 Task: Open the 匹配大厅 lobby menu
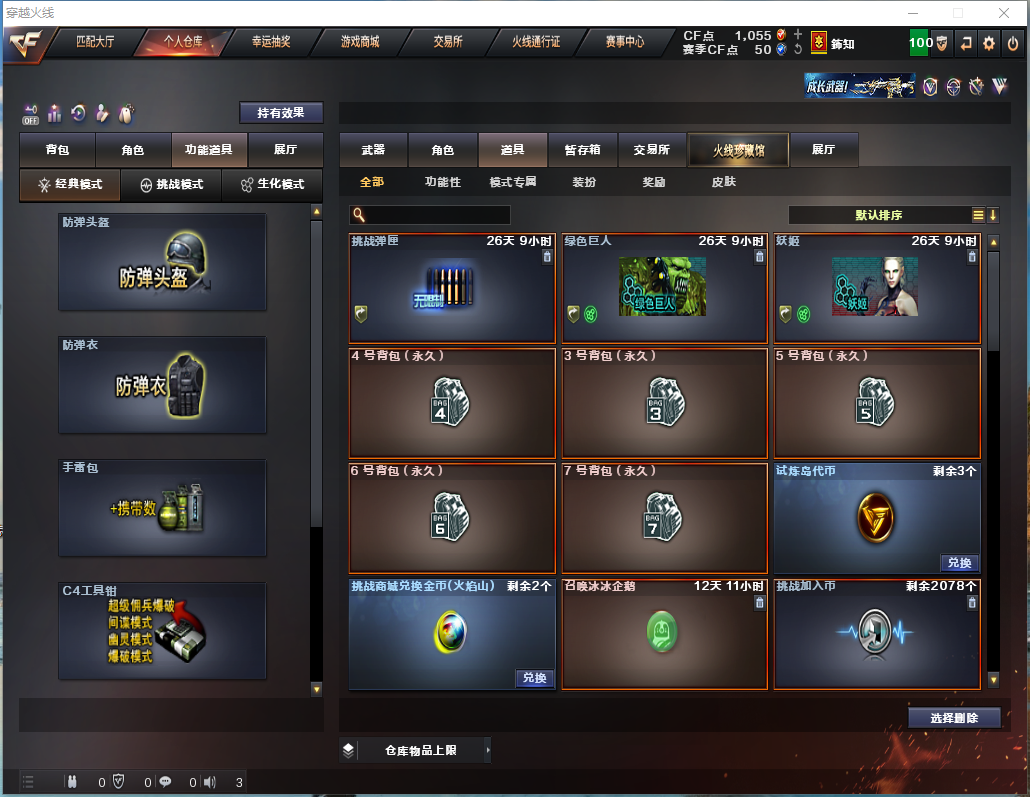[x=96, y=42]
